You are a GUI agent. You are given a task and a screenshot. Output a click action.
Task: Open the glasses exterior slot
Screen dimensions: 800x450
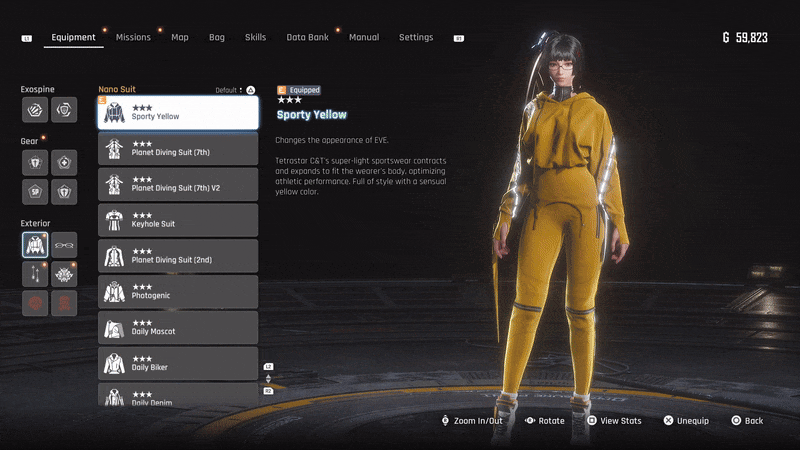(x=64, y=245)
